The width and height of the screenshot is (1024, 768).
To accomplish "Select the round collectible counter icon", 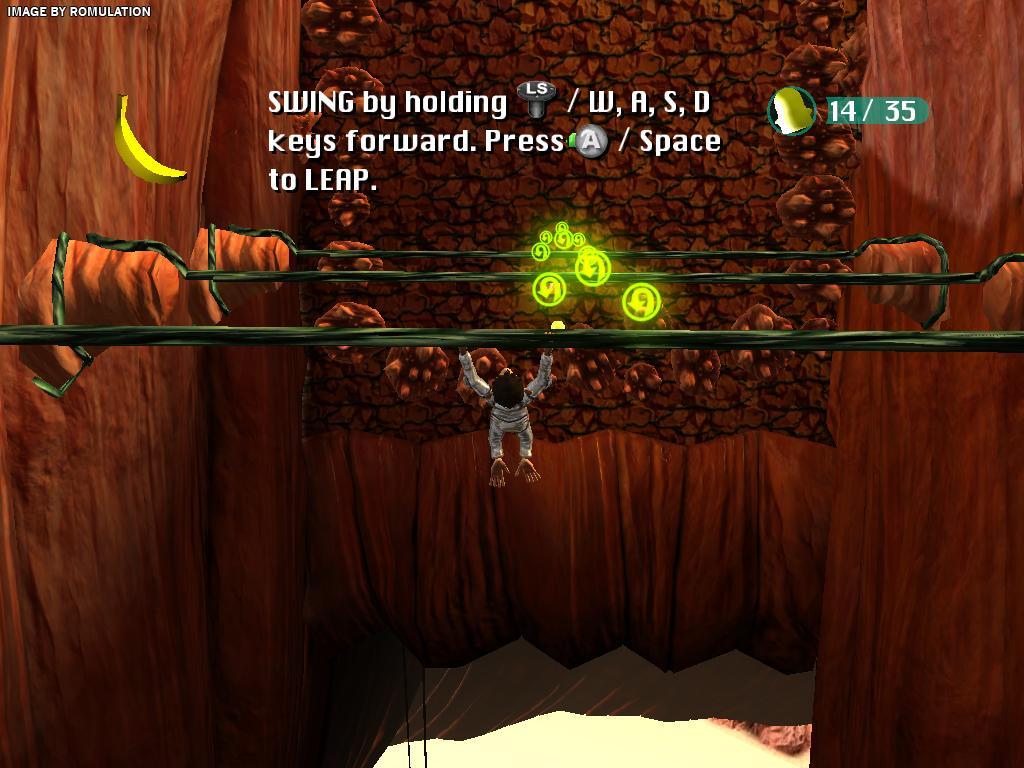I will point(793,111).
